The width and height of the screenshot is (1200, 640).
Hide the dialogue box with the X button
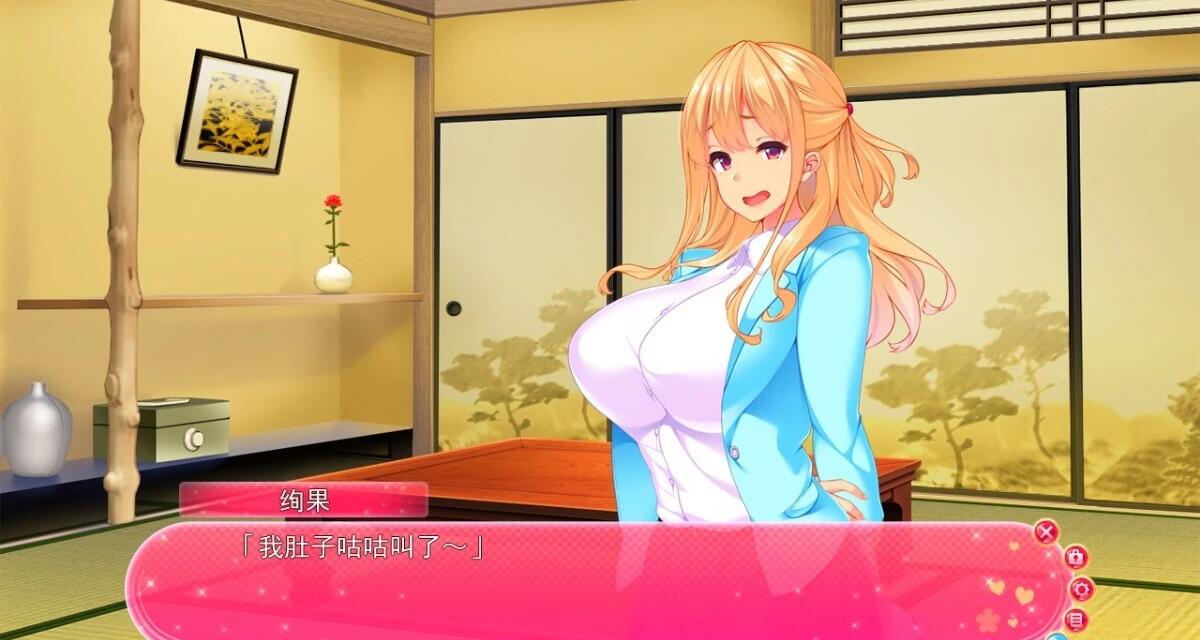(1046, 532)
